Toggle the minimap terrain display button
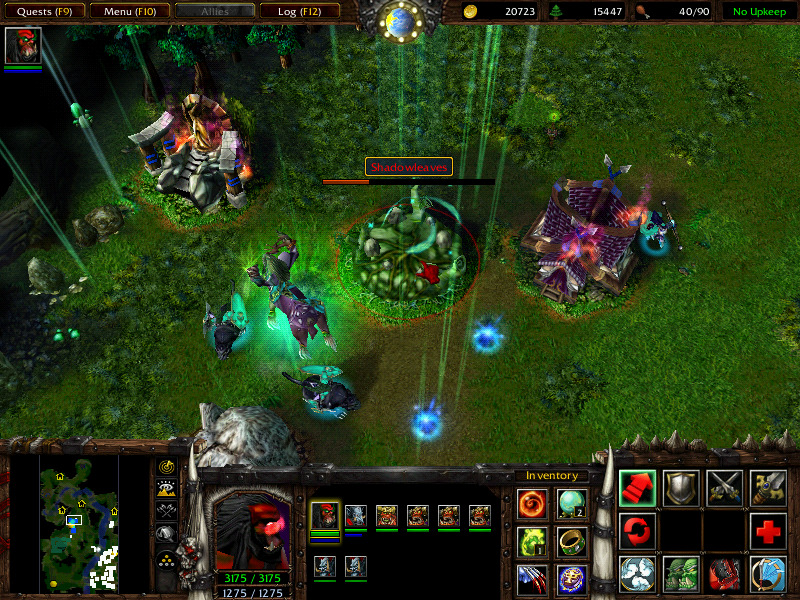Image resolution: width=800 pixels, height=600 pixels. tap(166, 489)
